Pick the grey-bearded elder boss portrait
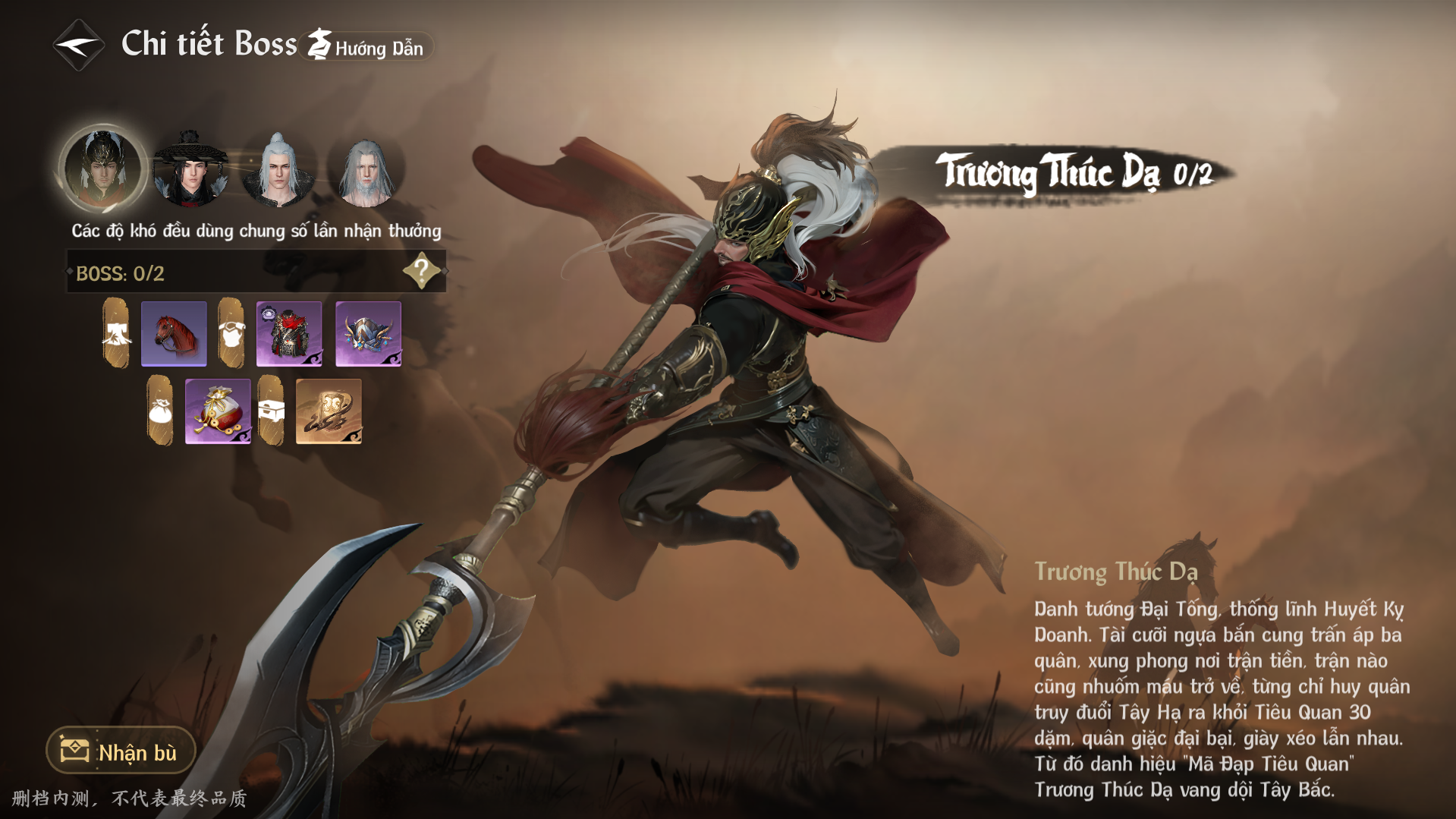1456x819 pixels. [x=366, y=171]
